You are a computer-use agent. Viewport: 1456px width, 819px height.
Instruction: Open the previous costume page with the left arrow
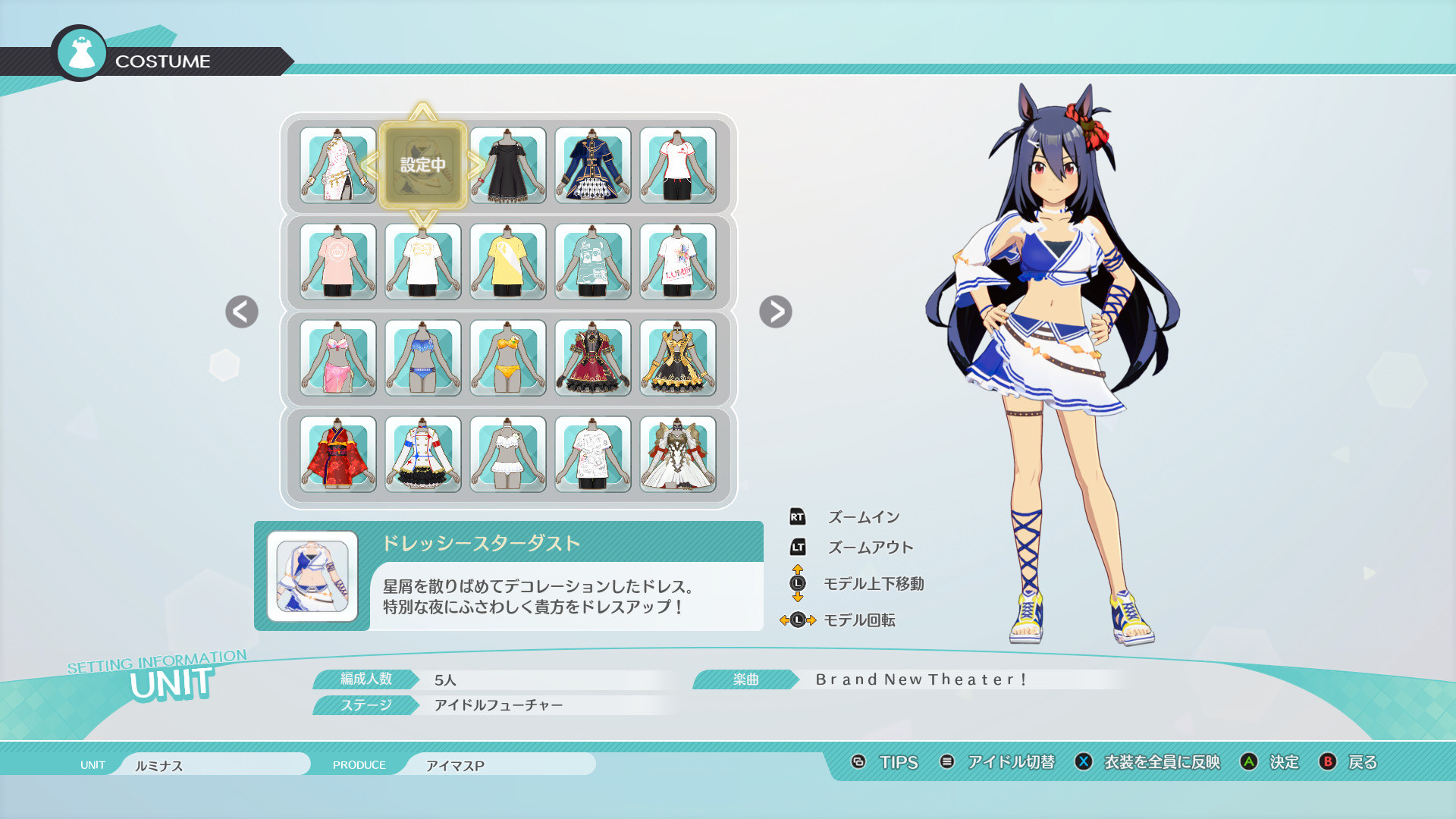(241, 312)
